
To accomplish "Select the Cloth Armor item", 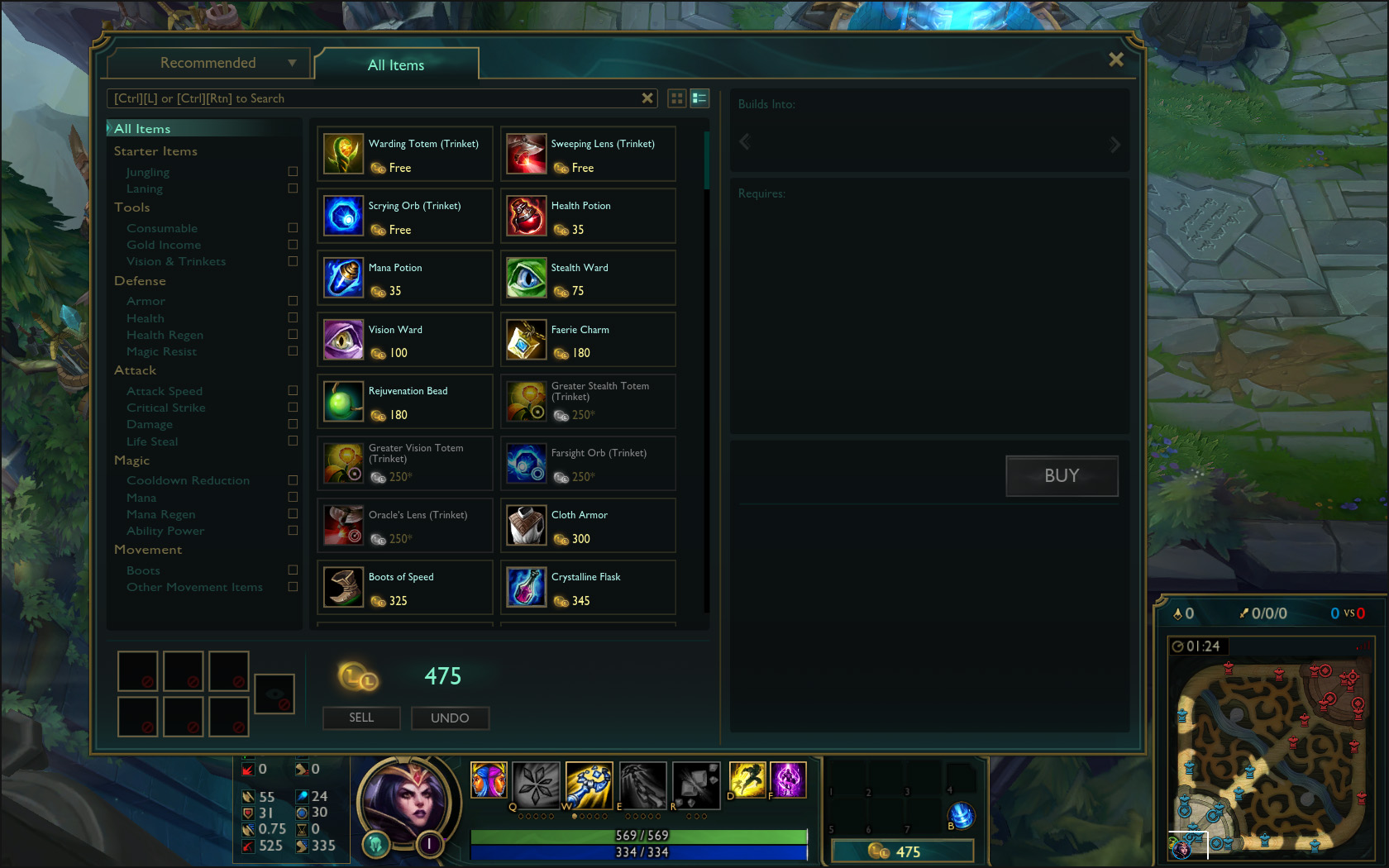I will coord(587,526).
